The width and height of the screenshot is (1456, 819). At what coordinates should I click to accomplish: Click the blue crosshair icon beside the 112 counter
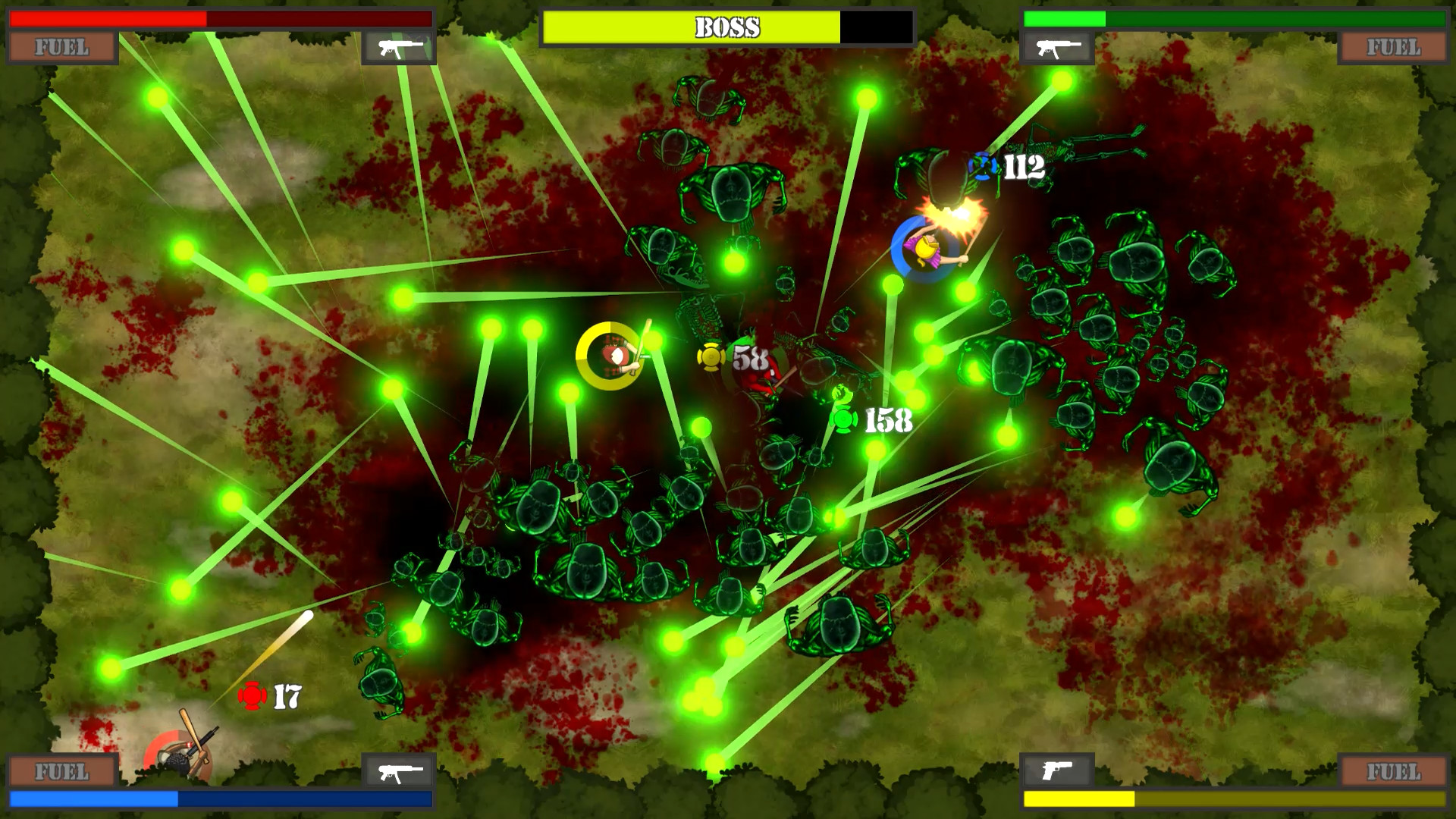981,164
